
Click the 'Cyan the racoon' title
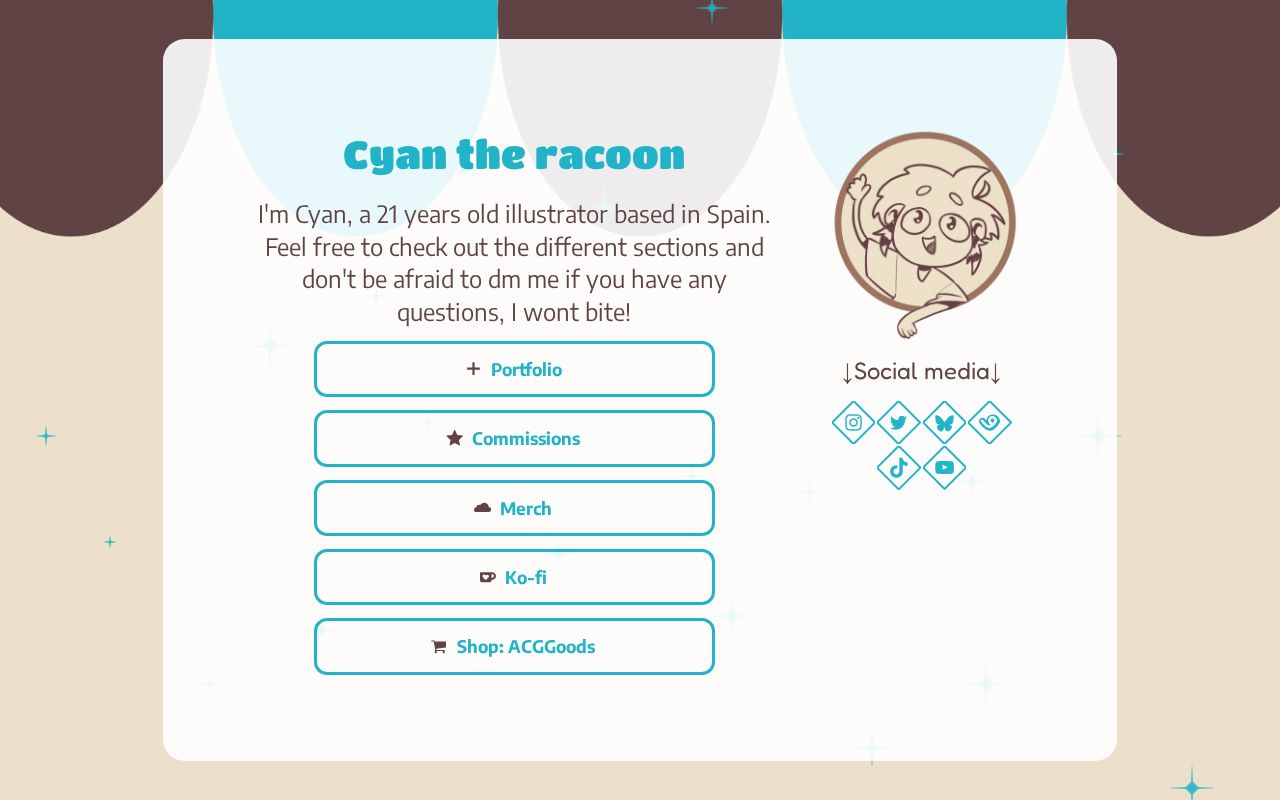click(514, 154)
